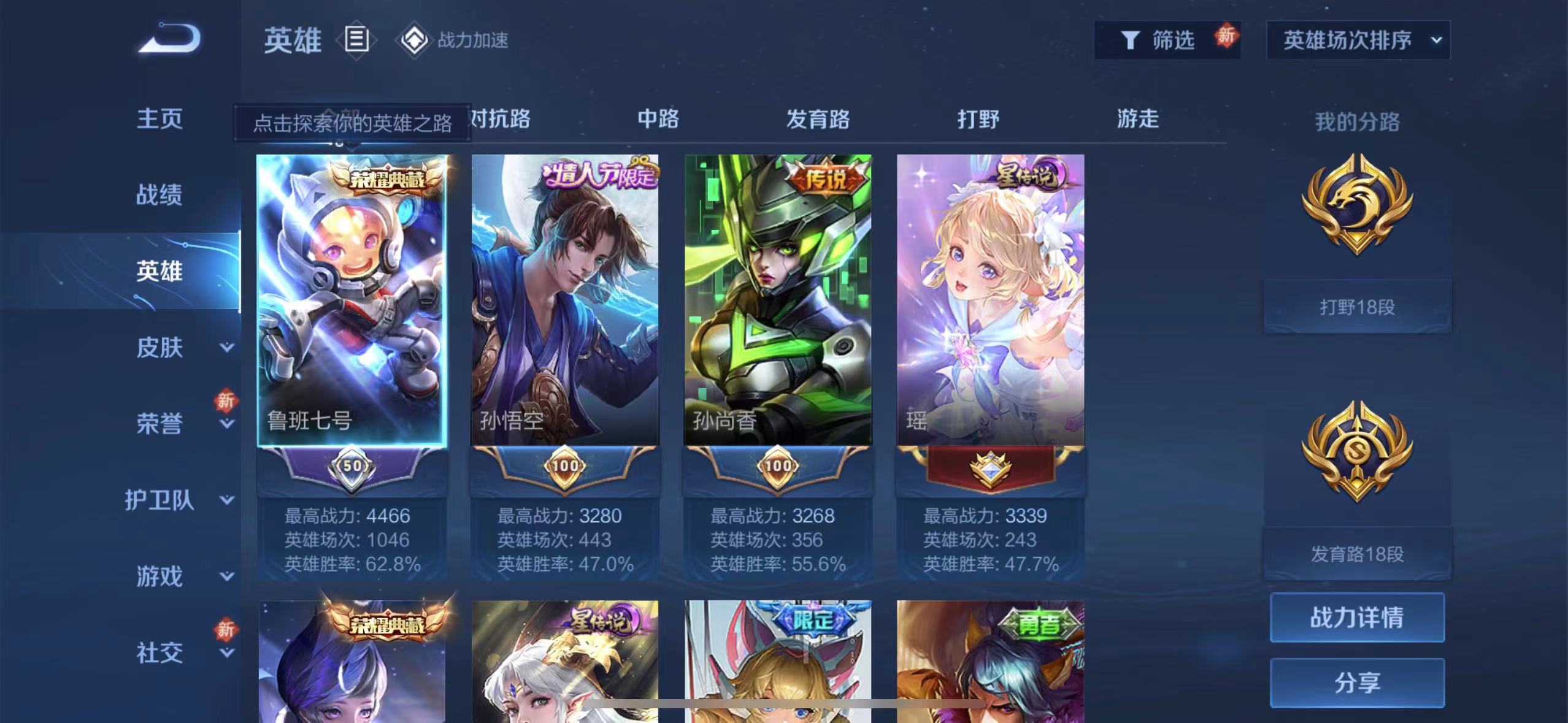This screenshot has width=1568, height=723.
Task: Switch to the 中路 lane tab
Action: [658, 120]
